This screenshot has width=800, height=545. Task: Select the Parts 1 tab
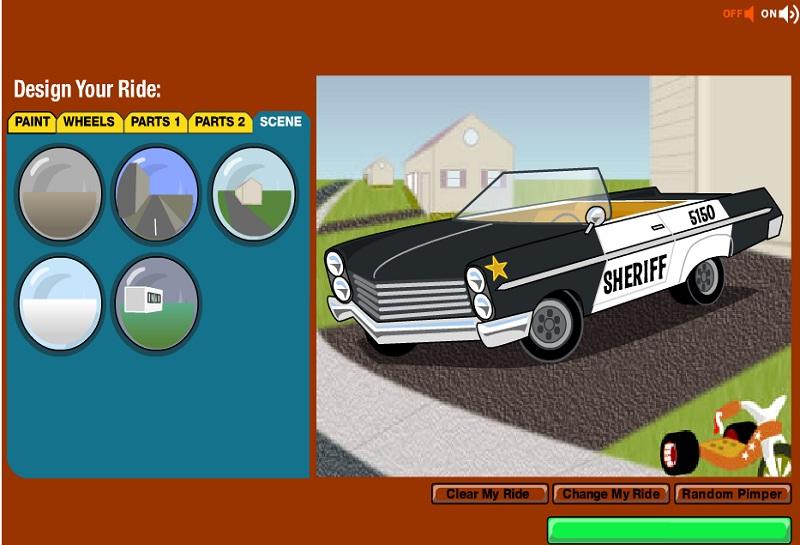click(155, 122)
